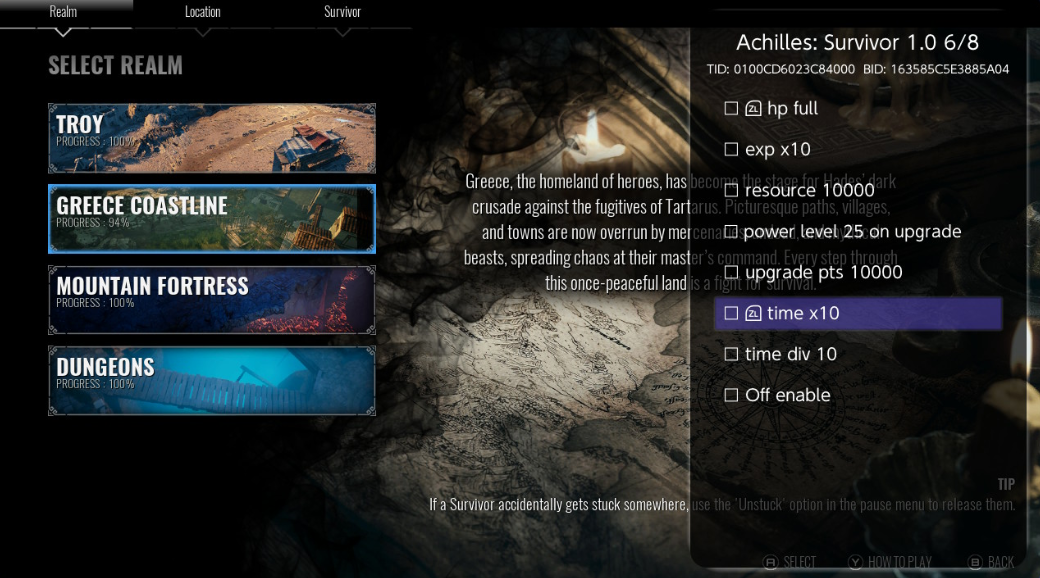Enable the exp x10 cheat
The width and height of the screenshot is (1040, 578).
click(x=731, y=149)
